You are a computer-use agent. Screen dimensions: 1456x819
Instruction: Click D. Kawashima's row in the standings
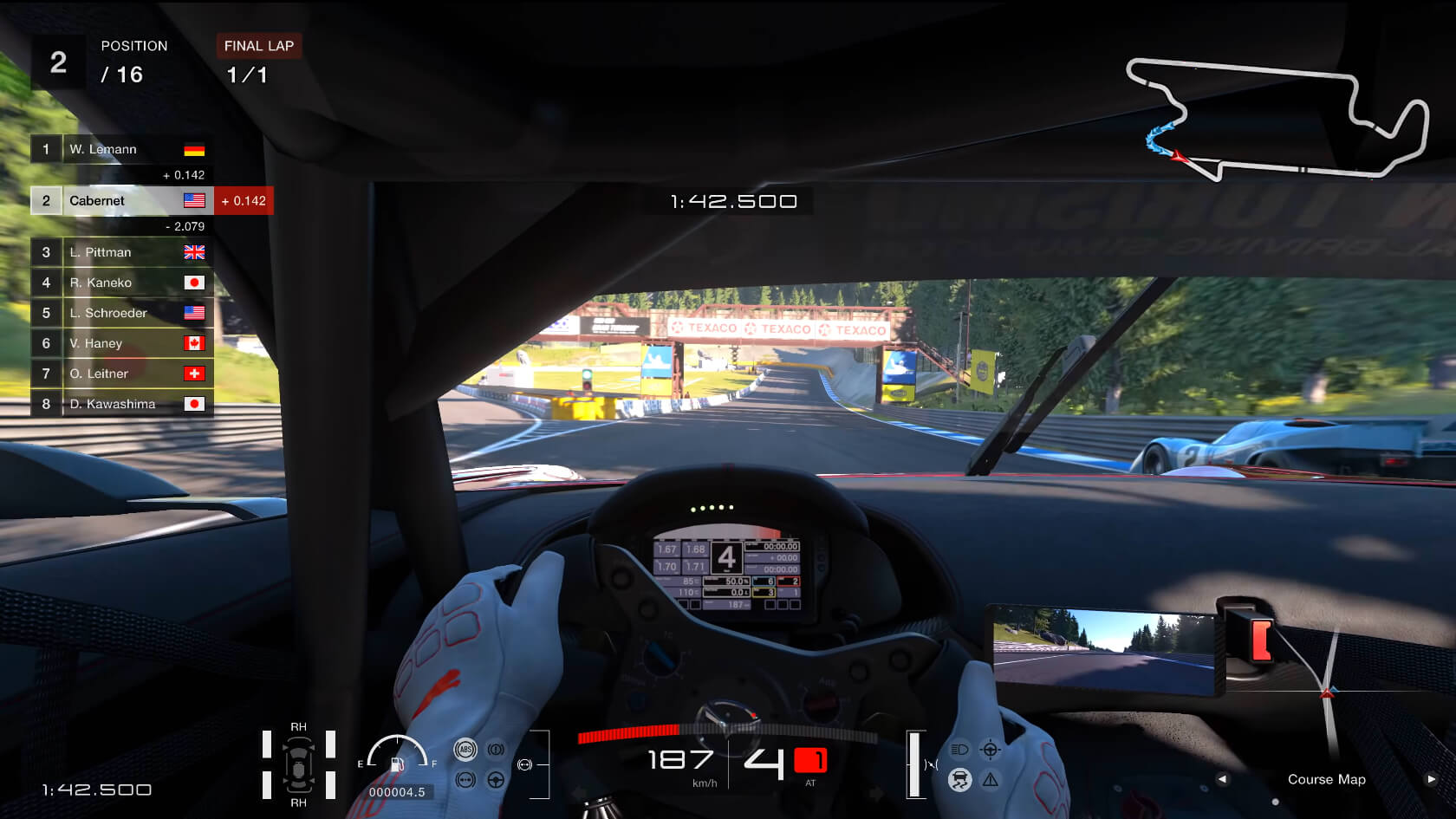pyautogui.click(x=121, y=404)
